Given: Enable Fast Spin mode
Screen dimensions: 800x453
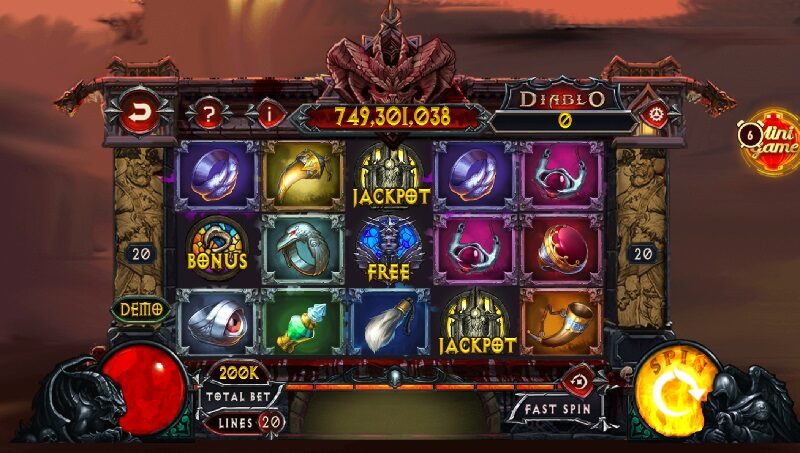Looking at the screenshot, I should 559,409.
